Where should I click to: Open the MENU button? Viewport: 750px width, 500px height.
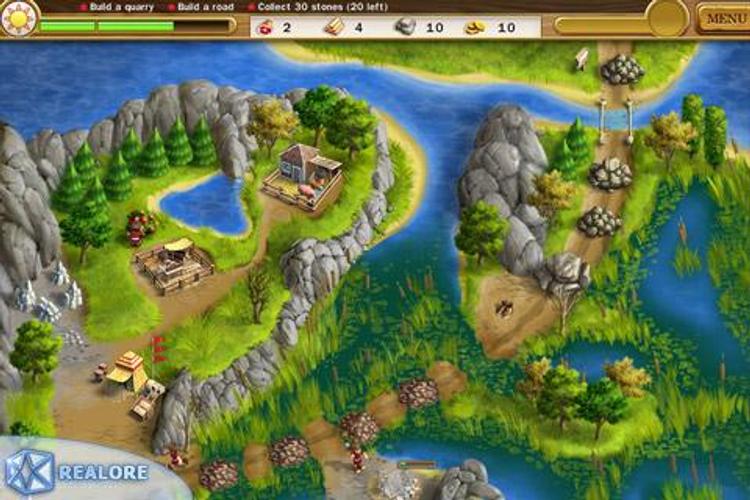[721, 18]
